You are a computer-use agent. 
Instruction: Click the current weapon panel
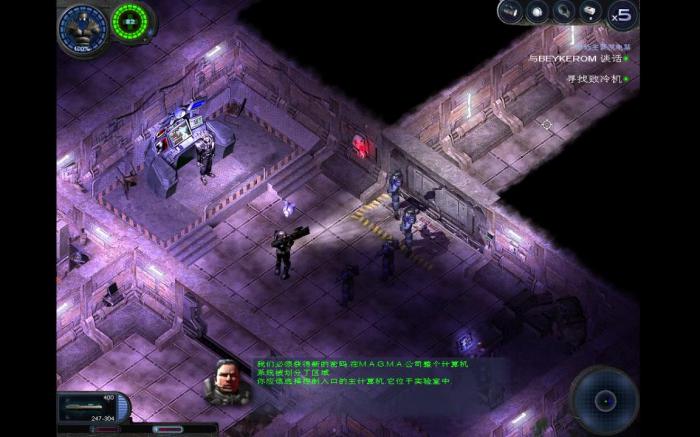pos(93,407)
